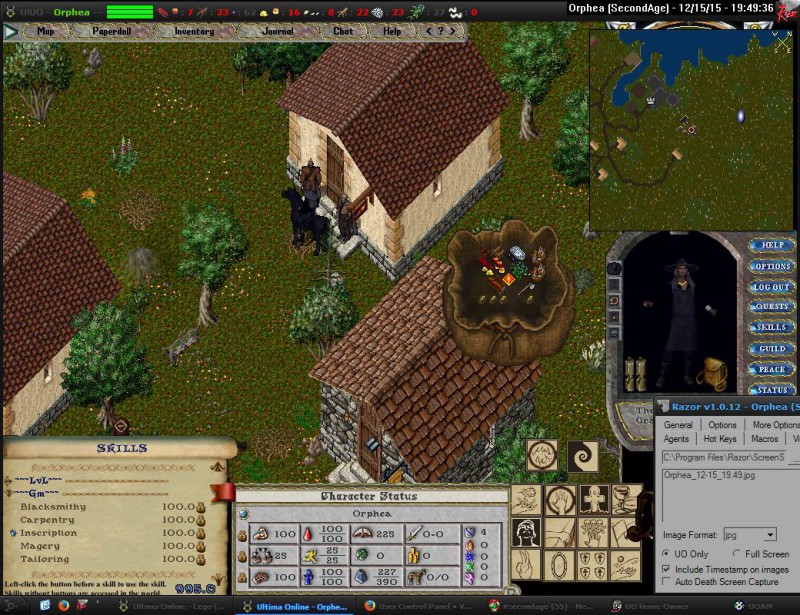Collapse the Gm skill group arrow

pyautogui.click(x=9, y=494)
